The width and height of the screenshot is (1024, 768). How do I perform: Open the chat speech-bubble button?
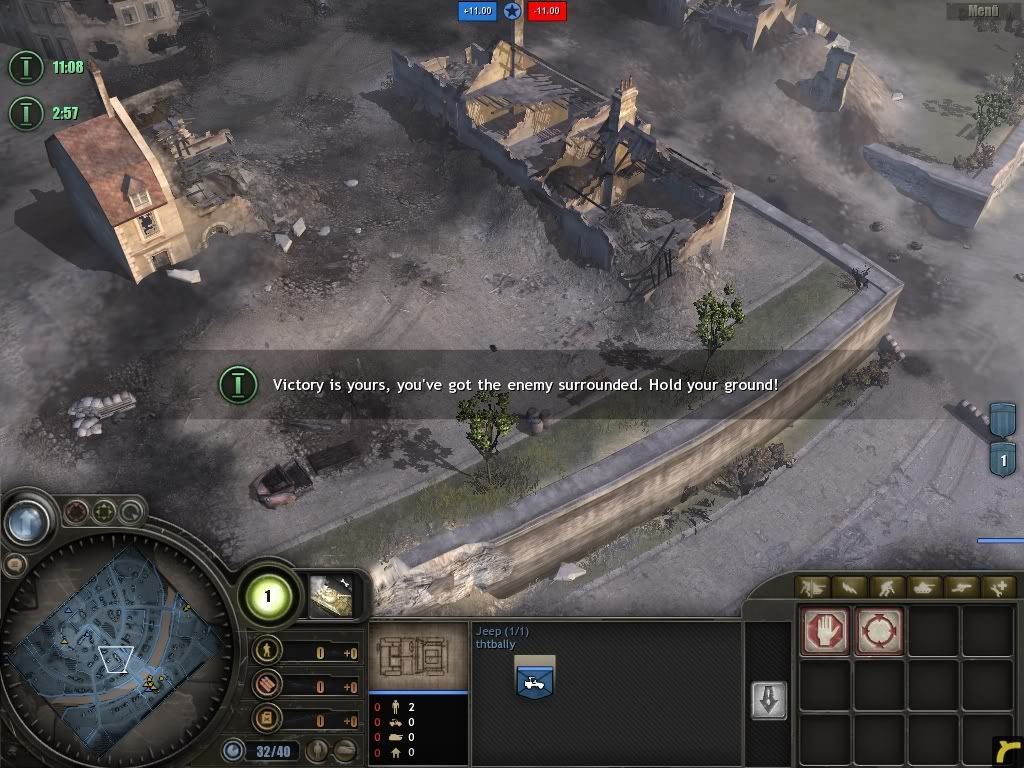tap(13, 565)
